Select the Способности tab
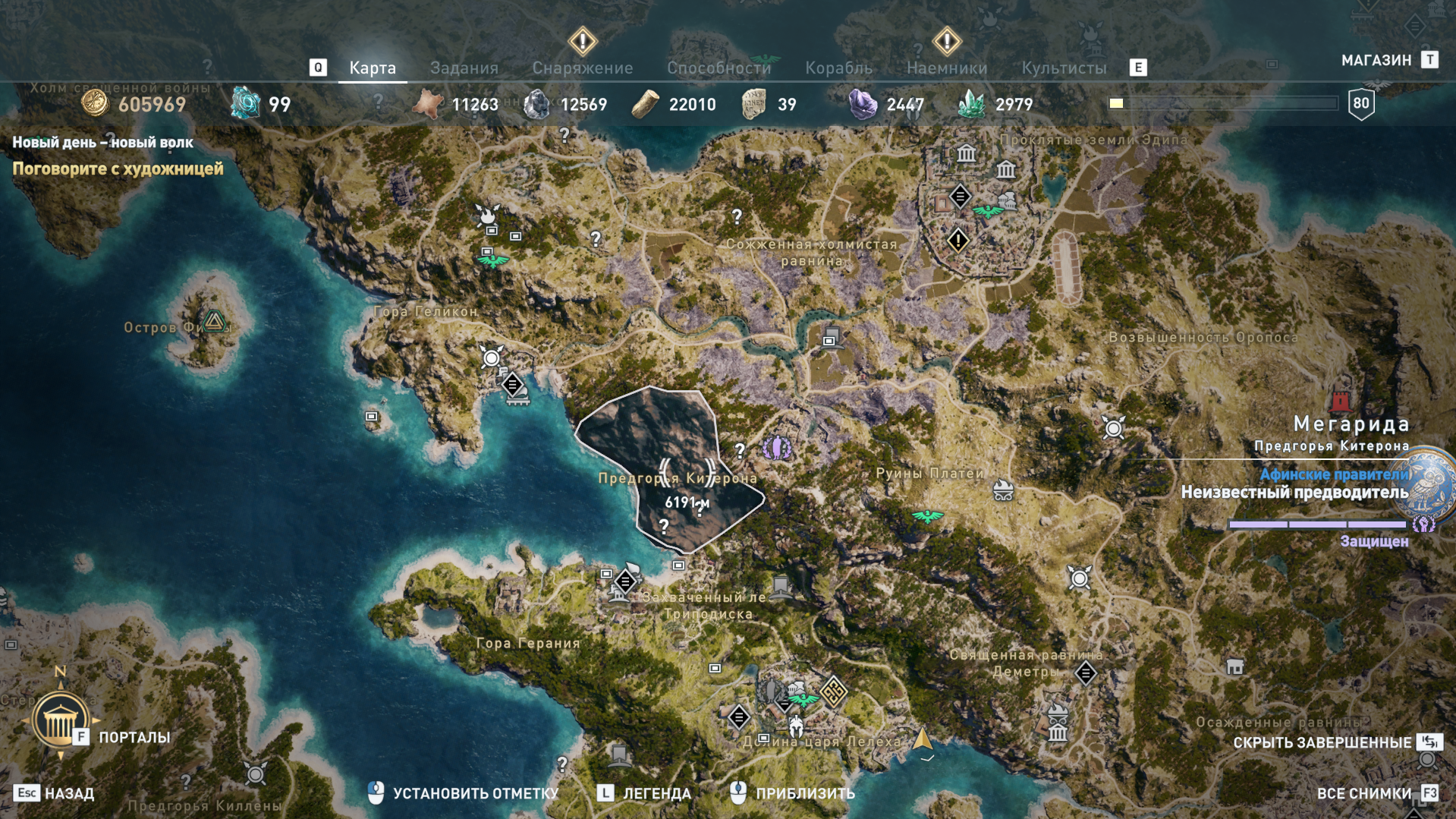Screen dimensions: 1456x819 [719, 68]
